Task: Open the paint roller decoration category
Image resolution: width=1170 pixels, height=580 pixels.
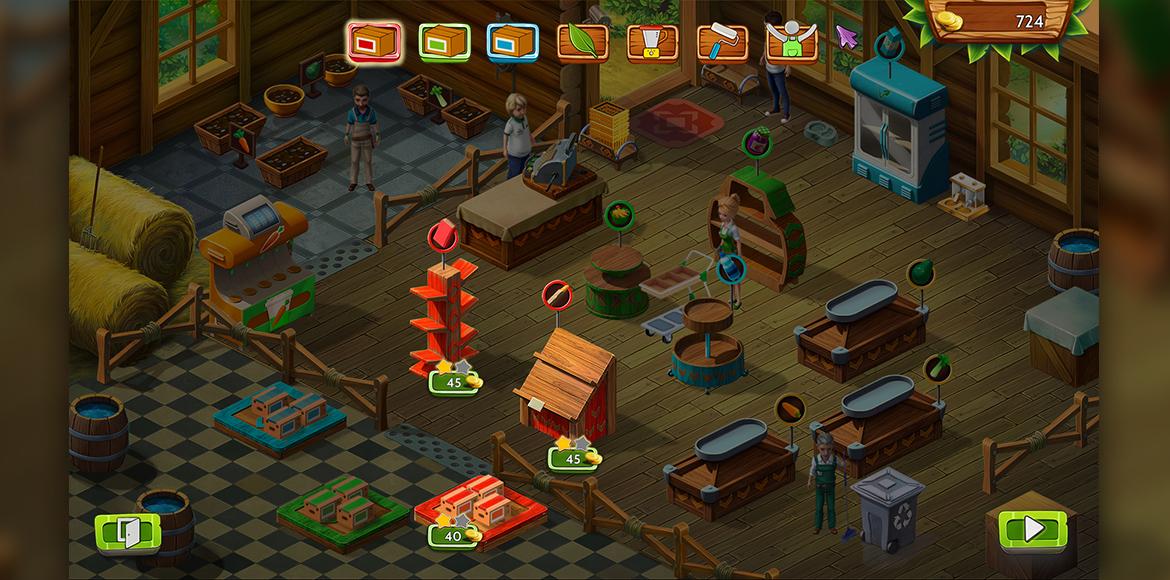Action: click(x=721, y=42)
